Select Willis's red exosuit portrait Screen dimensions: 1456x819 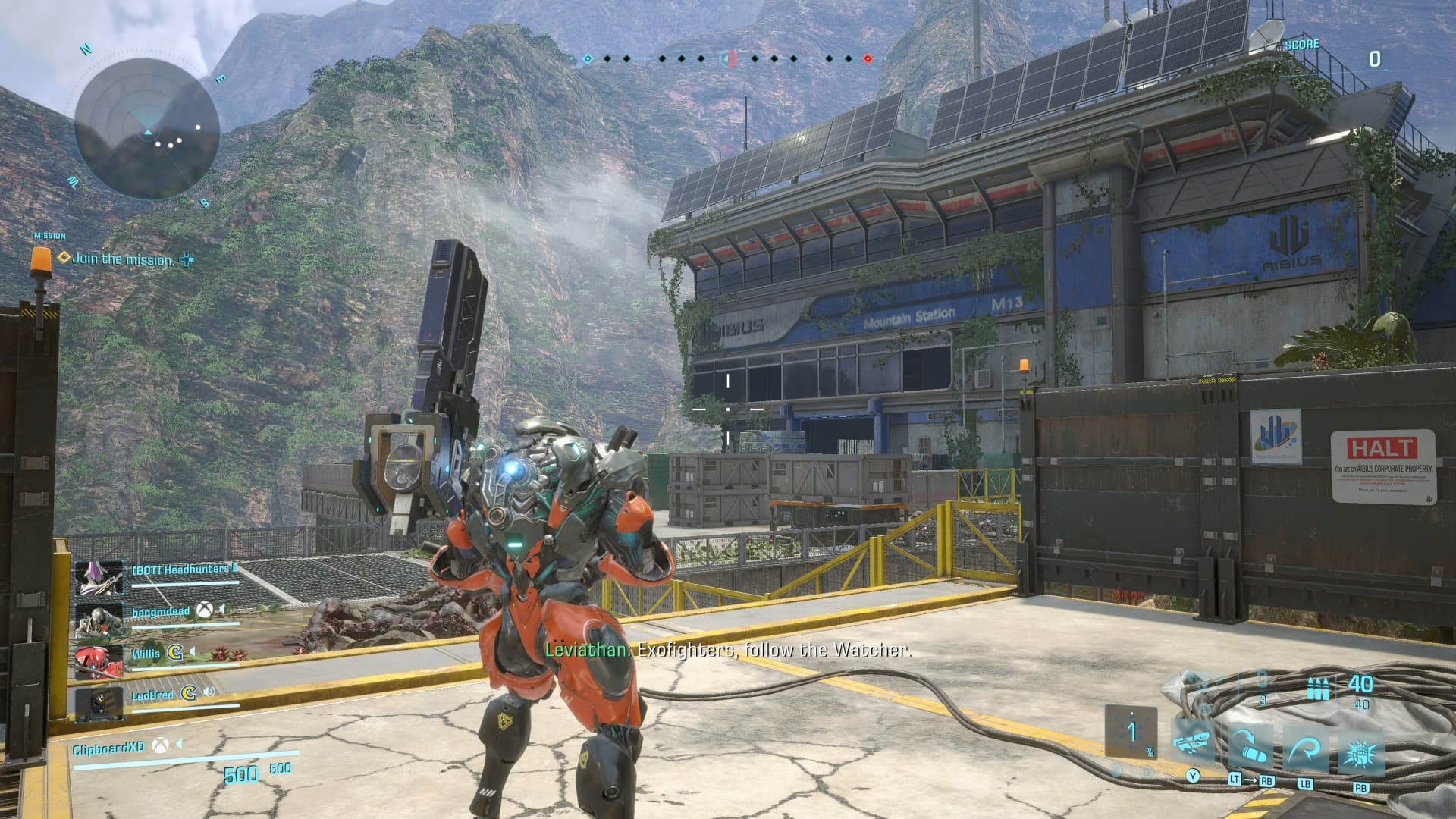[x=99, y=661]
